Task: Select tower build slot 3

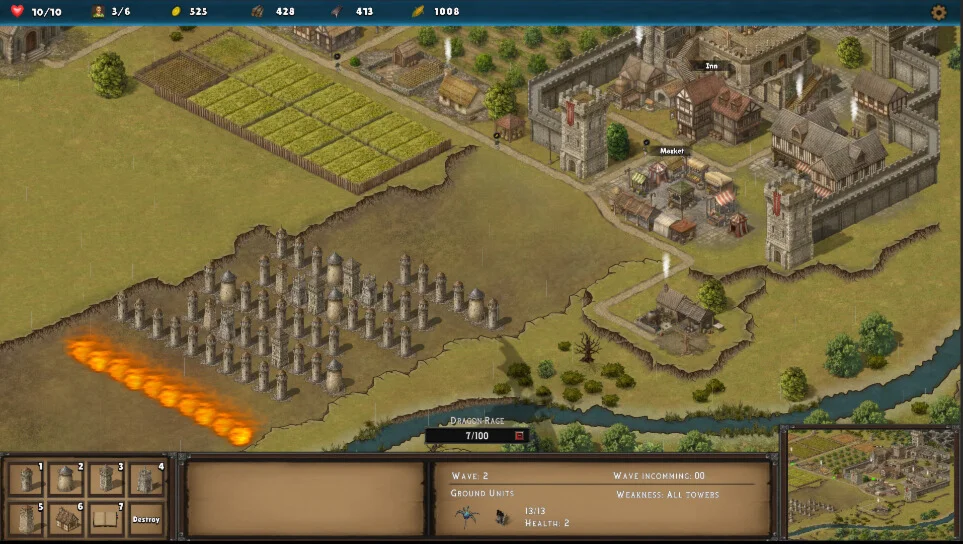Action: (106, 479)
